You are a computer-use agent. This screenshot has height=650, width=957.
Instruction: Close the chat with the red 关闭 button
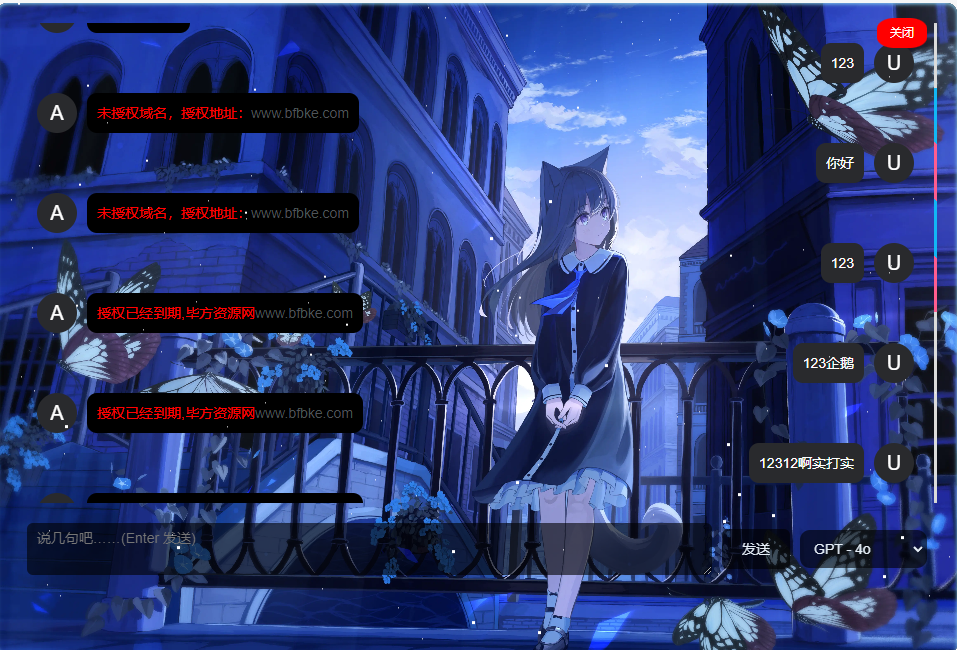pos(901,33)
